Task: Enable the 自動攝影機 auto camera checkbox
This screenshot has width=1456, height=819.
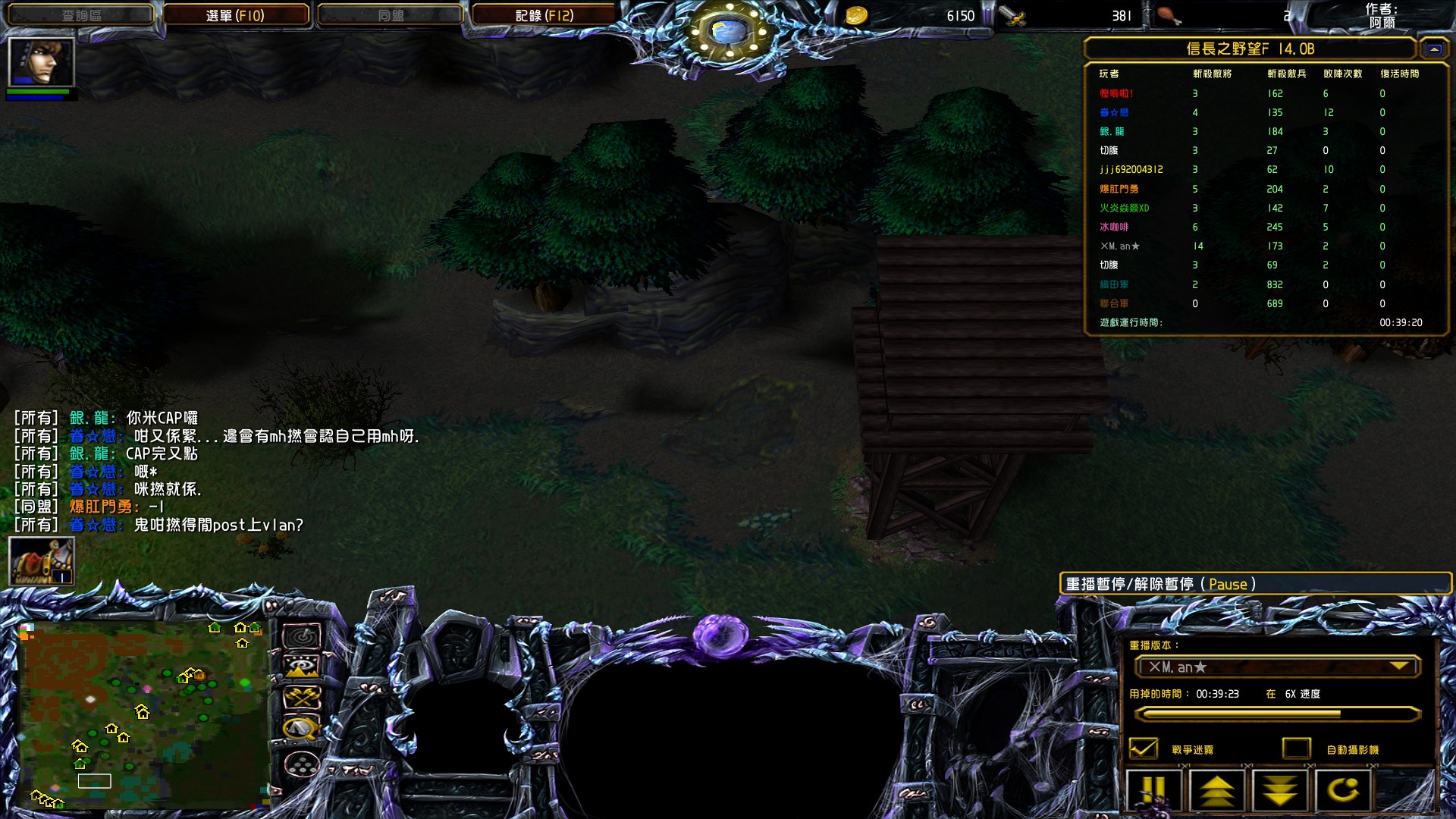Action: click(x=1297, y=748)
